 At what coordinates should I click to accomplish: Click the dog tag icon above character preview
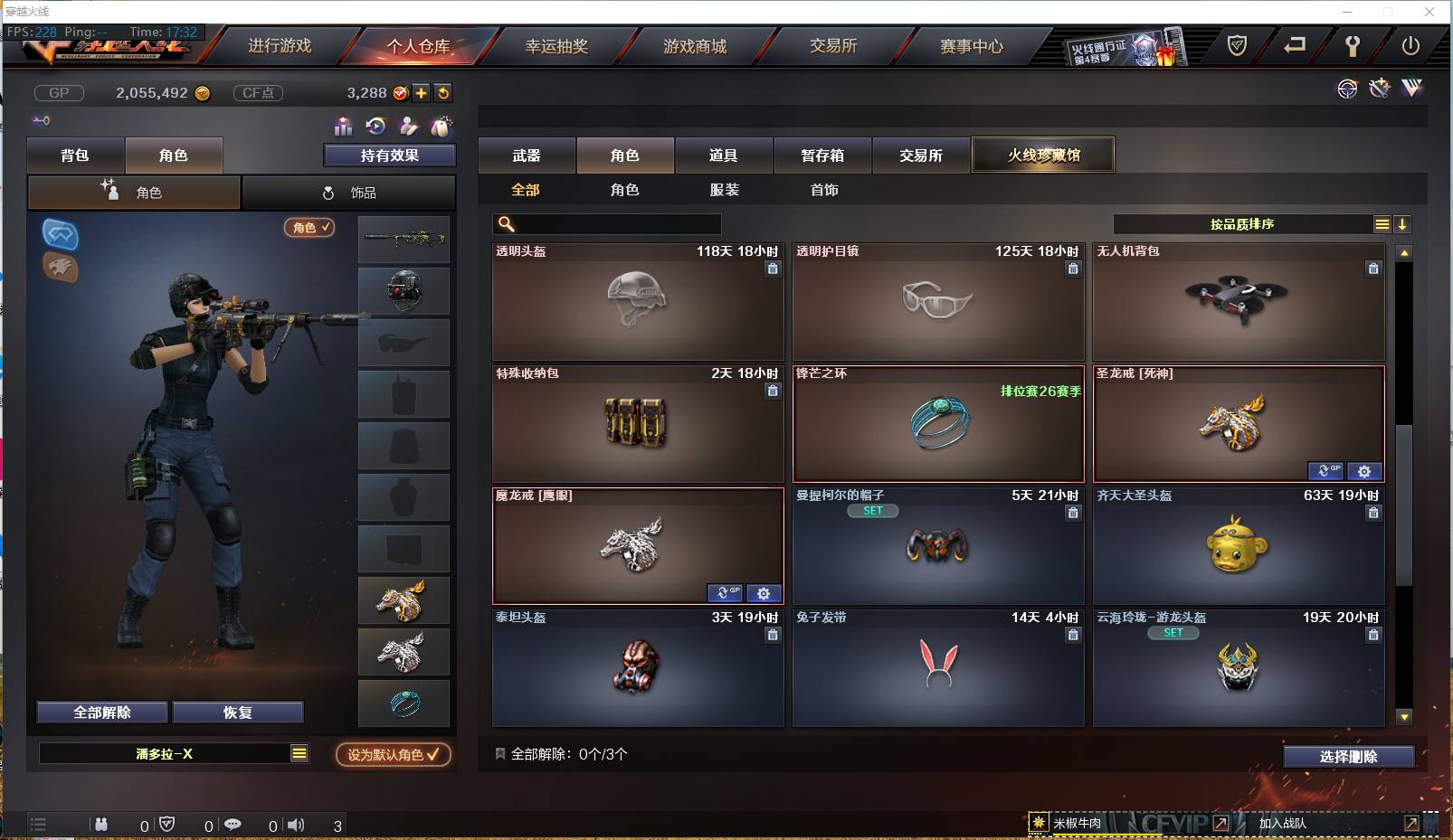[x=441, y=127]
